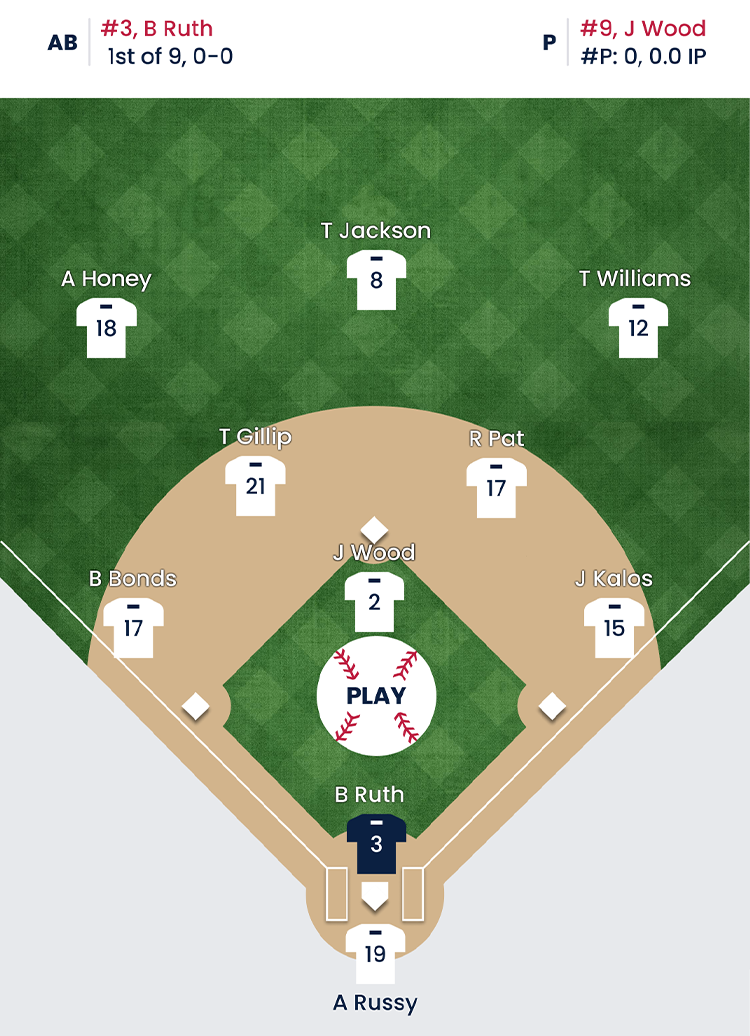Choose left fielder A Honey's jersey
750x1036 pixels.
click(106, 328)
